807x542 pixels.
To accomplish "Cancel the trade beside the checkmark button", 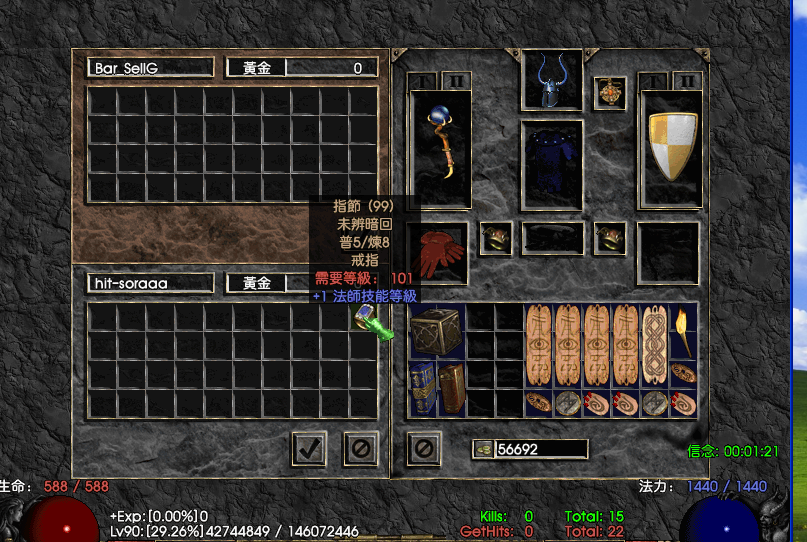I will (361, 448).
